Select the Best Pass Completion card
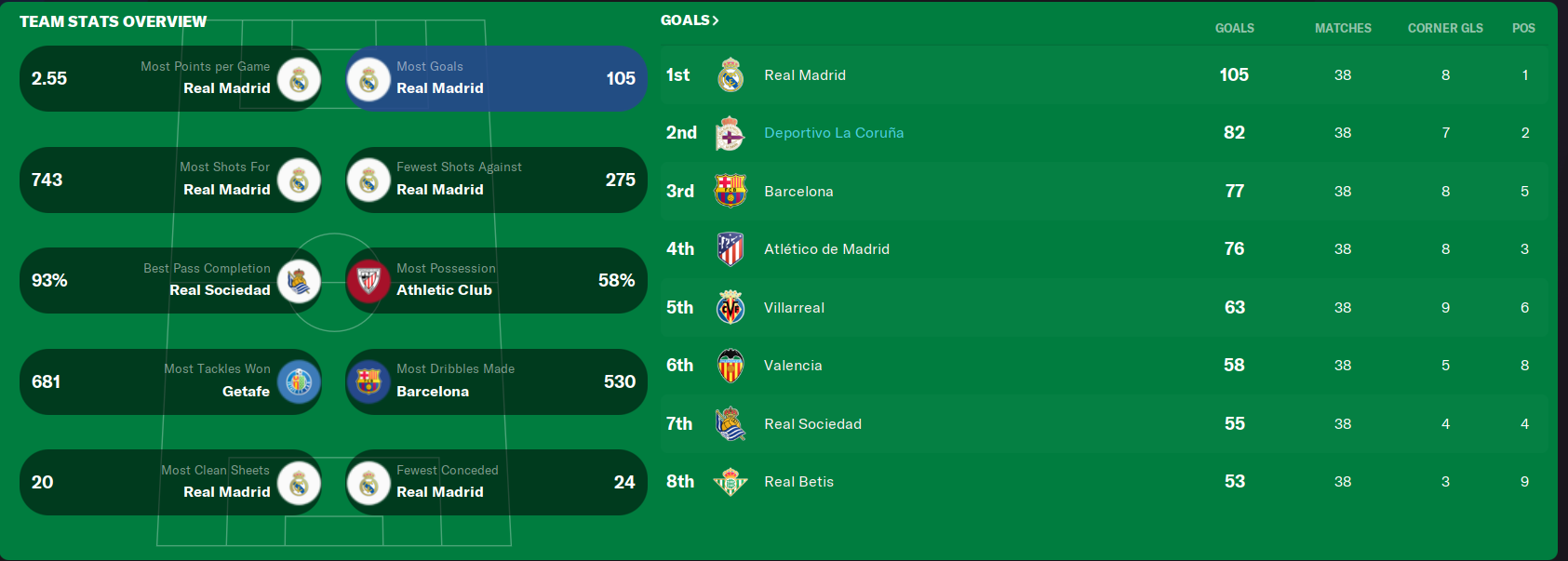The width and height of the screenshot is (1568, 561). [x=170, y=280]
